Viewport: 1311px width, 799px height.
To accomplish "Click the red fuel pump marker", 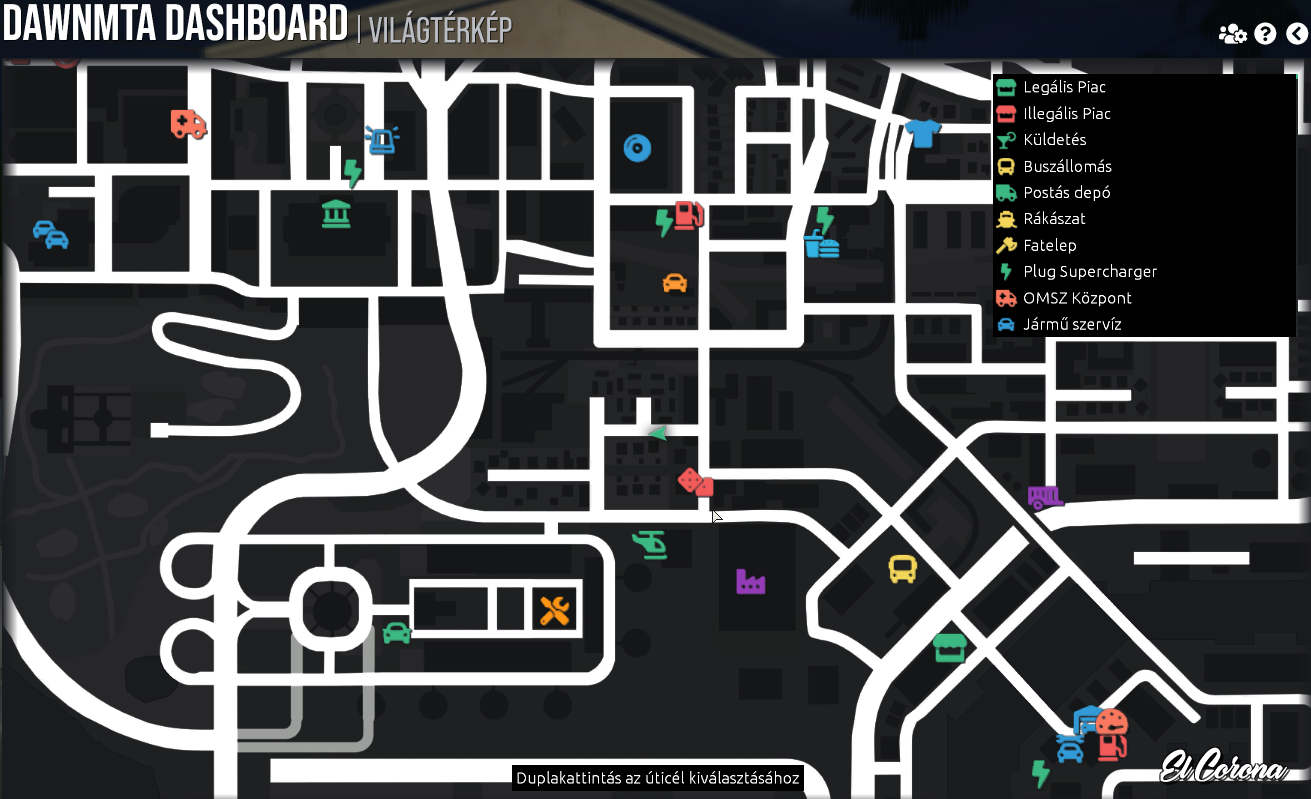I will 689,215.
